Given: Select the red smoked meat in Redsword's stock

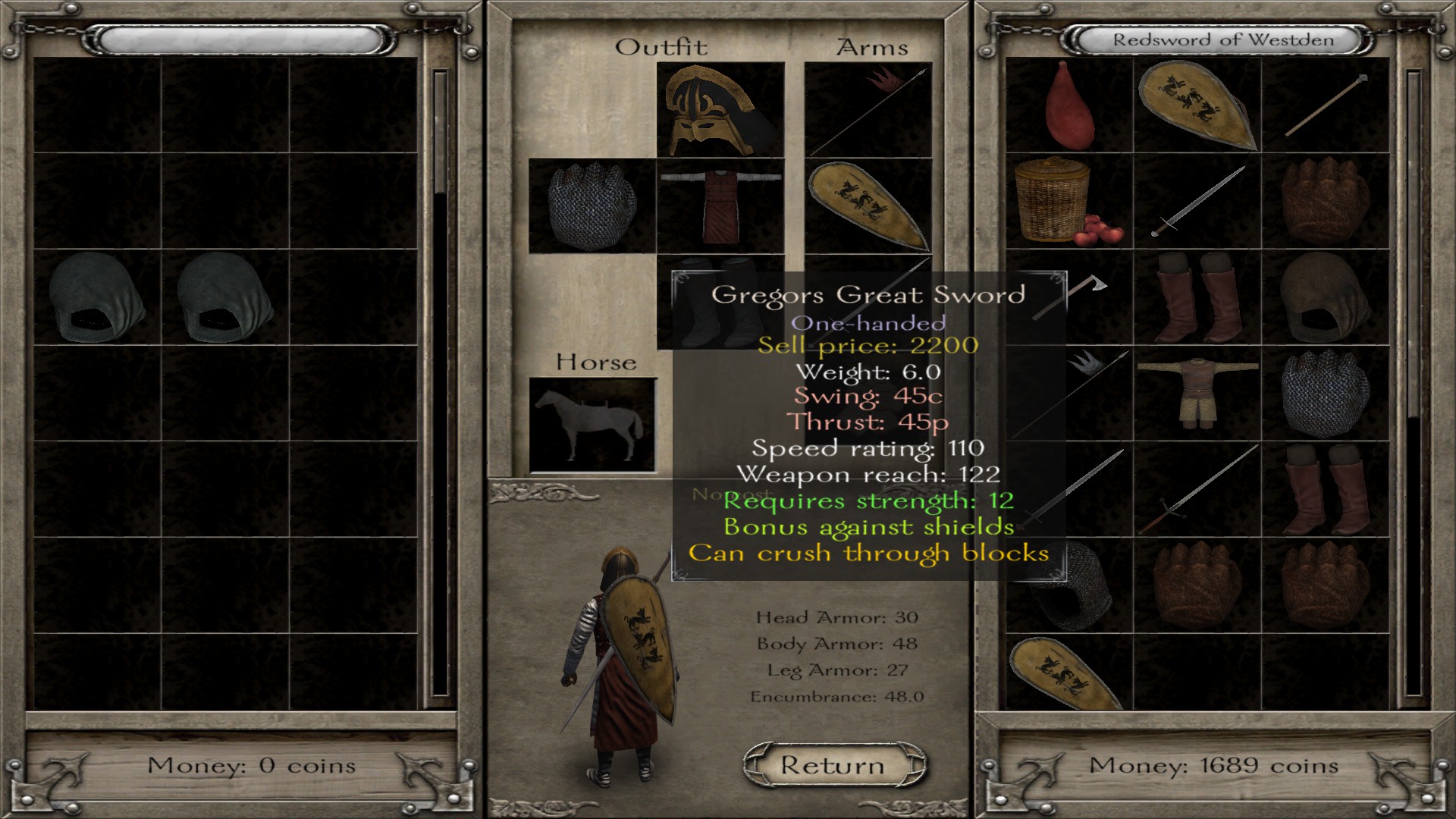Looking at the screenshot, I should 1068,105.
